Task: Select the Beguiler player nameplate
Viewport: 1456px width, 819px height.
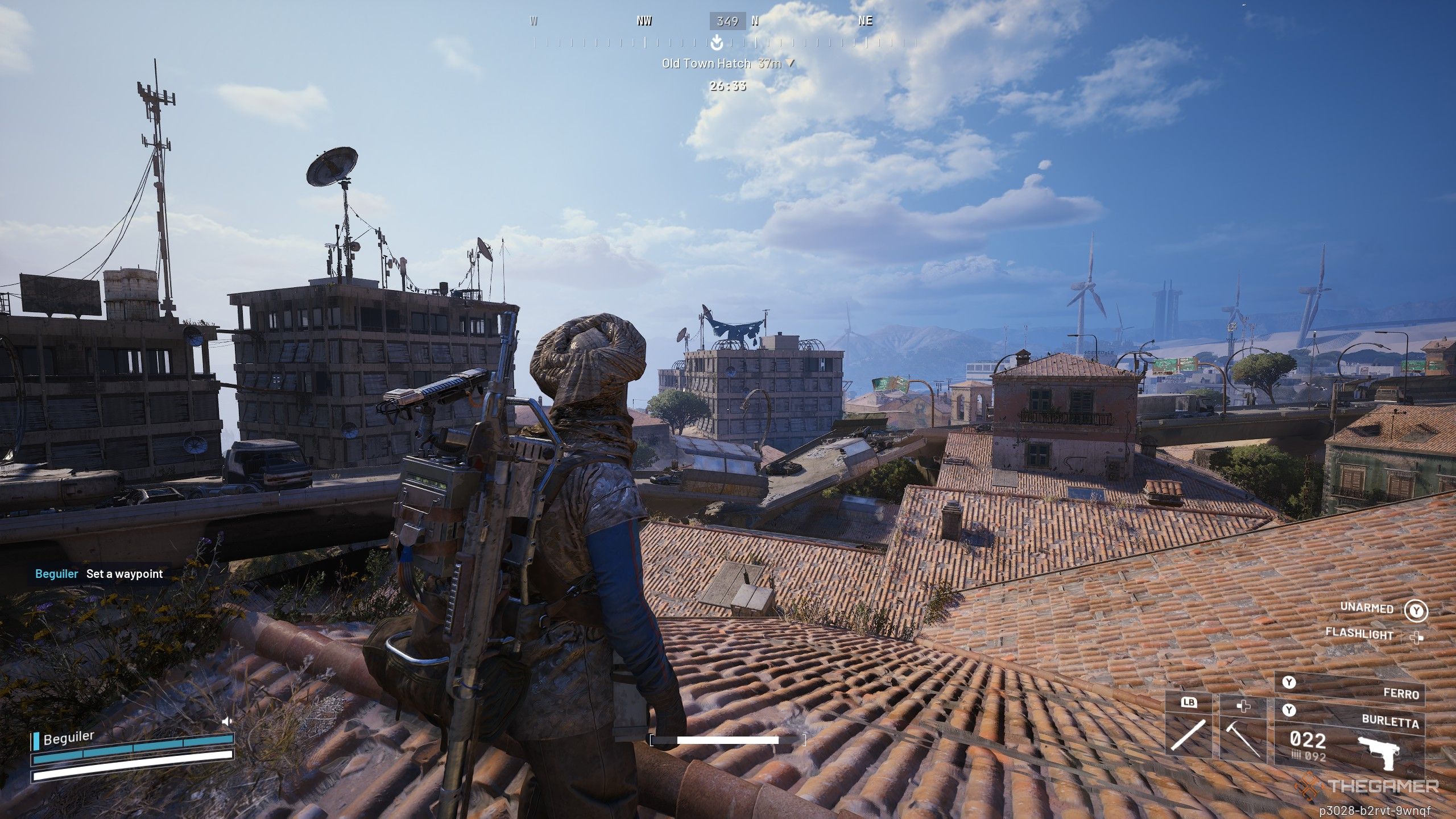Action: tap(68, 738)
